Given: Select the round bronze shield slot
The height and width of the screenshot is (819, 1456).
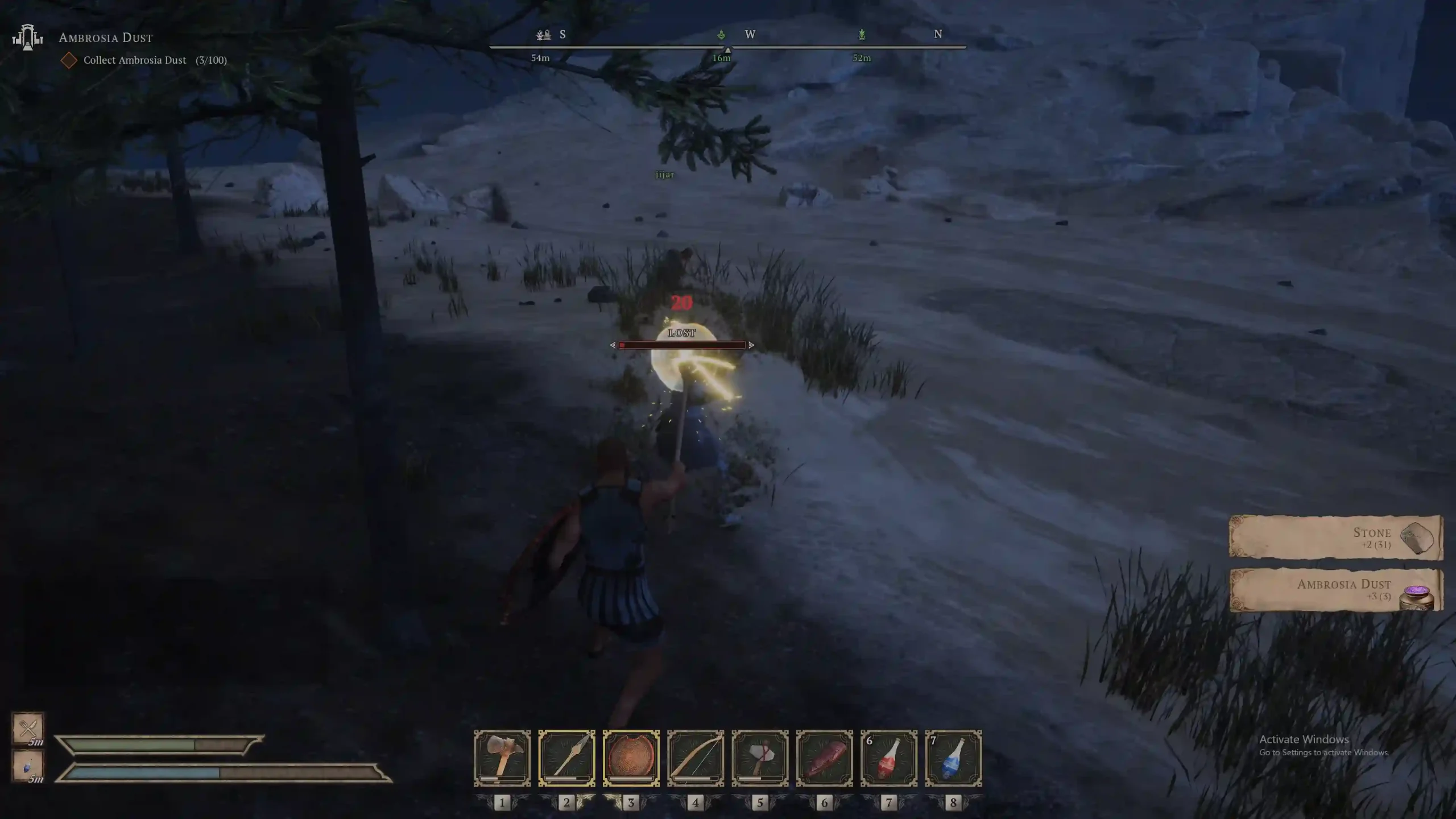Looking at the screenshot, I should pos(631,758).
